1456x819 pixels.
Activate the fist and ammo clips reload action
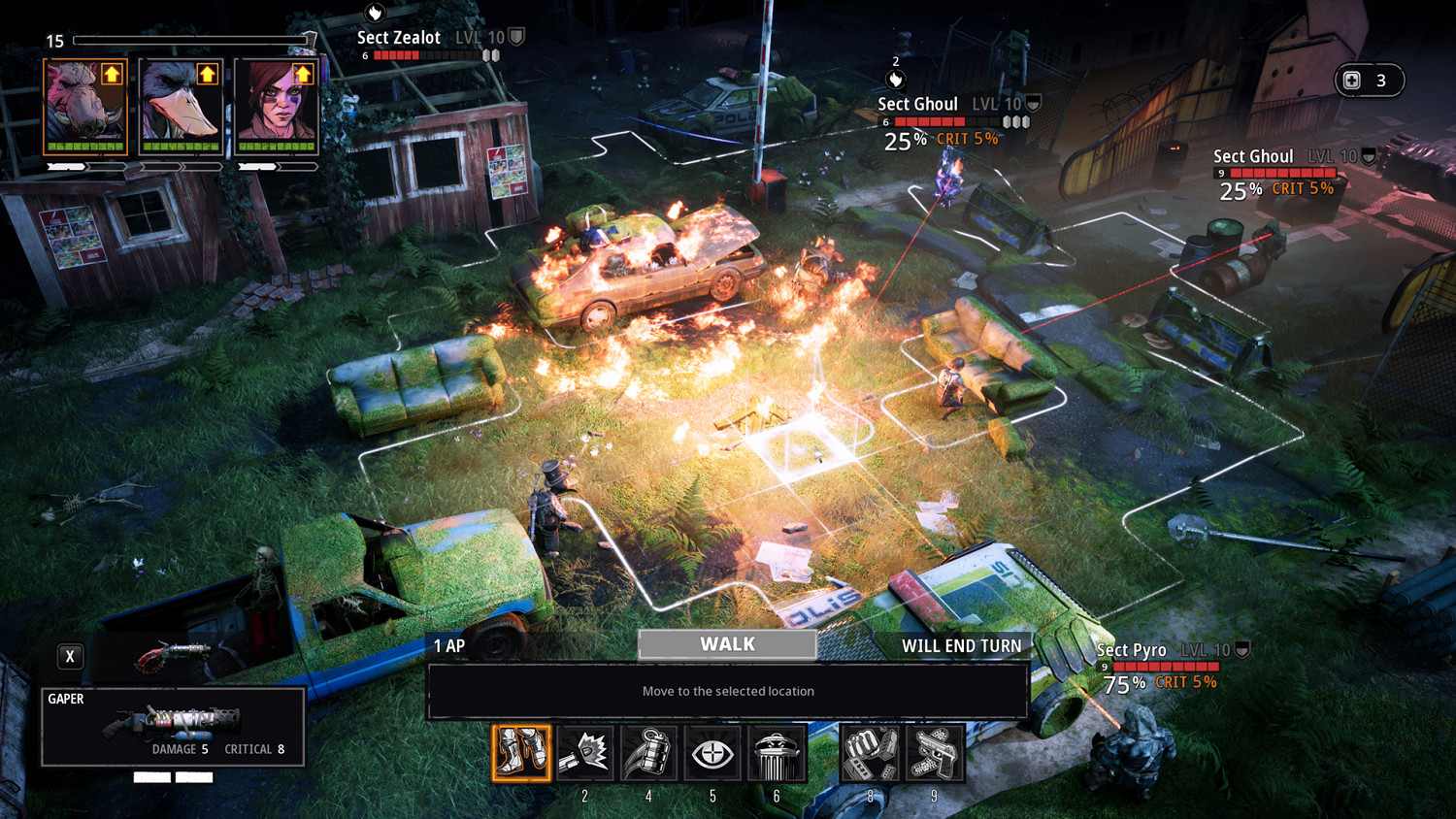point(870,753)
